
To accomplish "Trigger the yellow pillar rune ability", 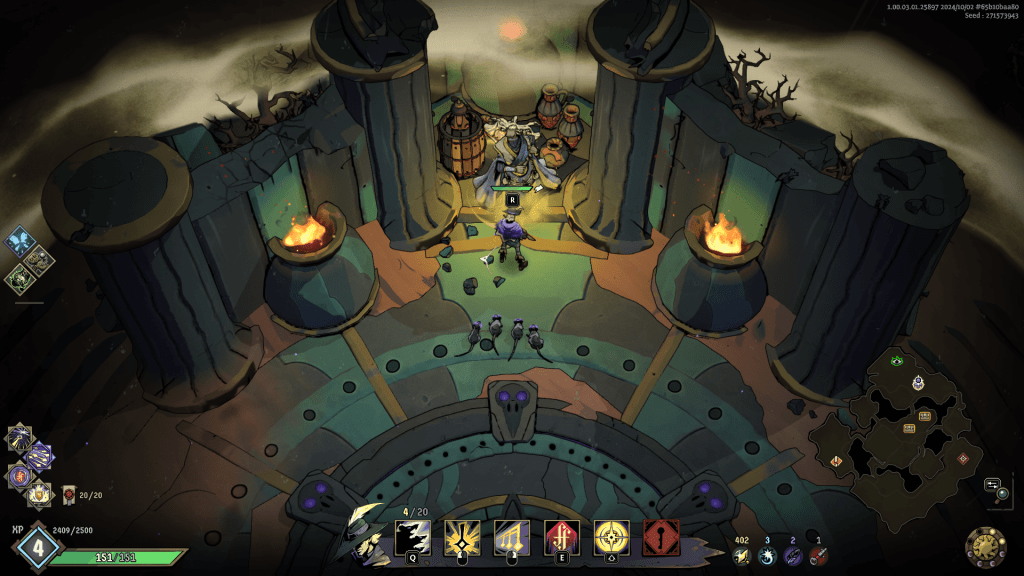I will point(512,537).
